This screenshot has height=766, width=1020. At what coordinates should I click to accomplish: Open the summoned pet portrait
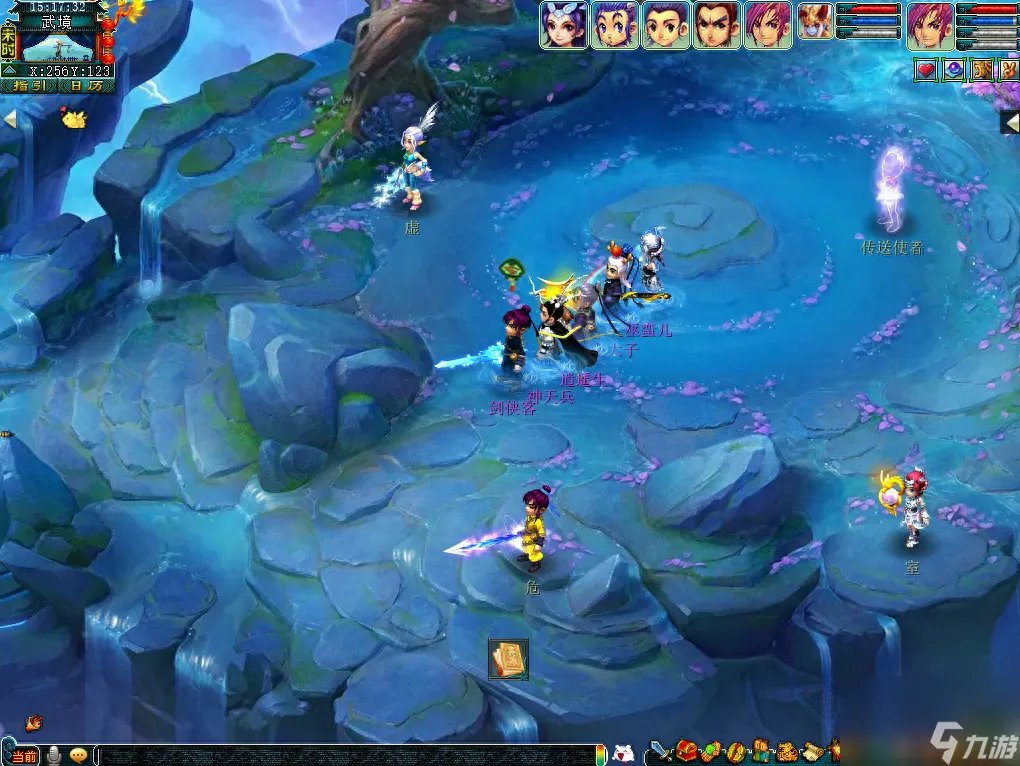[x=815, y=25]
